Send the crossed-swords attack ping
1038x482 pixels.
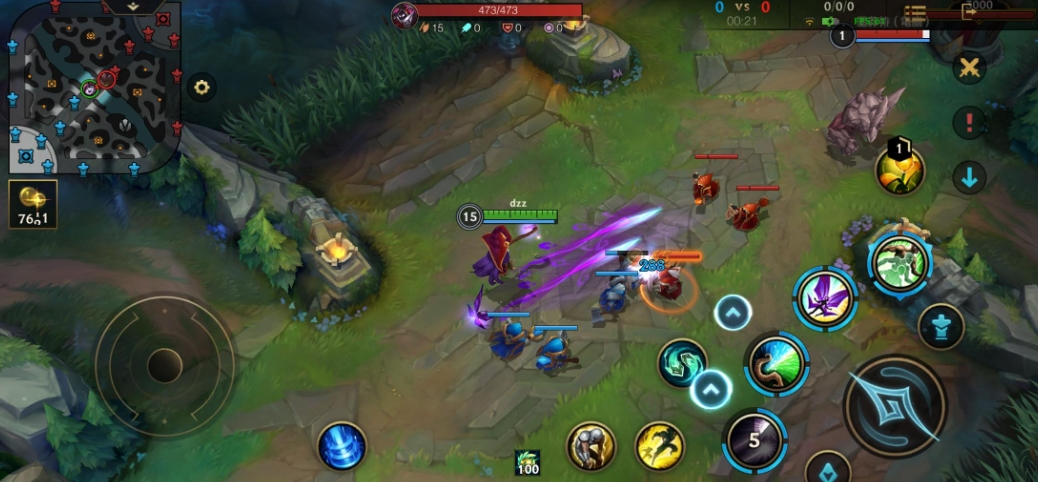coord(968,68)
